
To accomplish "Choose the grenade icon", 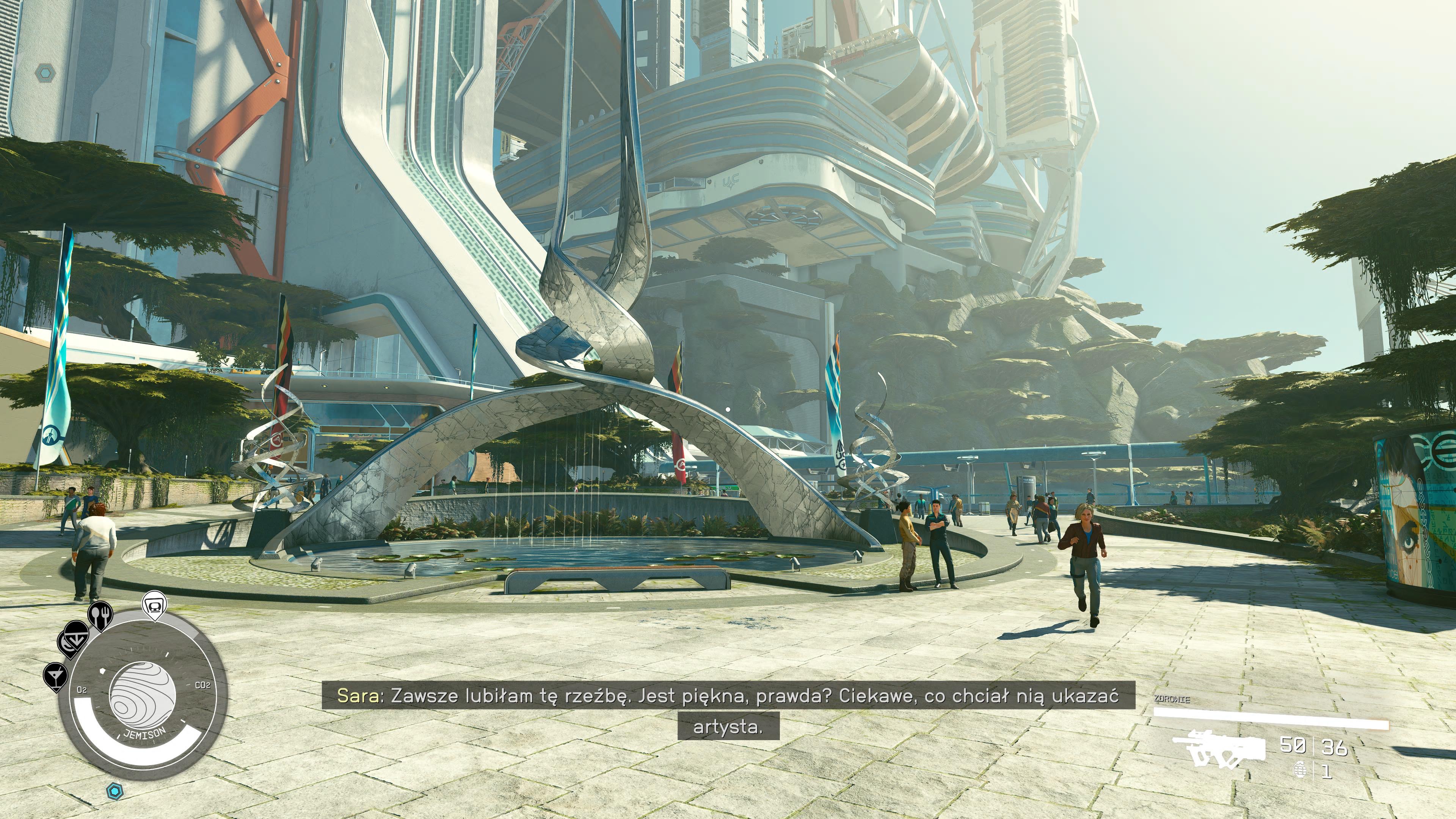I will coord(1300,770).
